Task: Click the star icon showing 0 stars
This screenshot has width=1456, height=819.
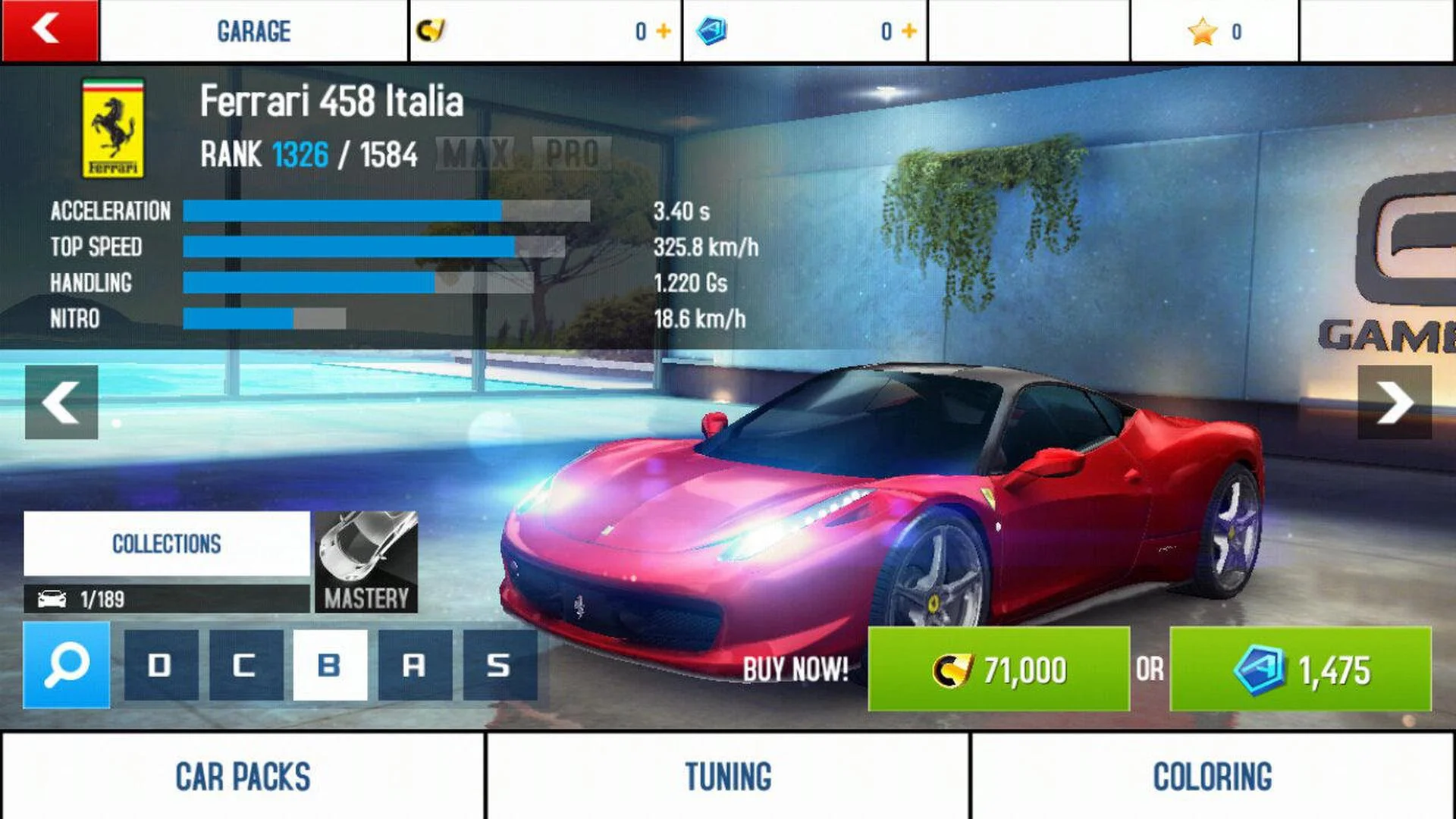Action: (1204, 30)
